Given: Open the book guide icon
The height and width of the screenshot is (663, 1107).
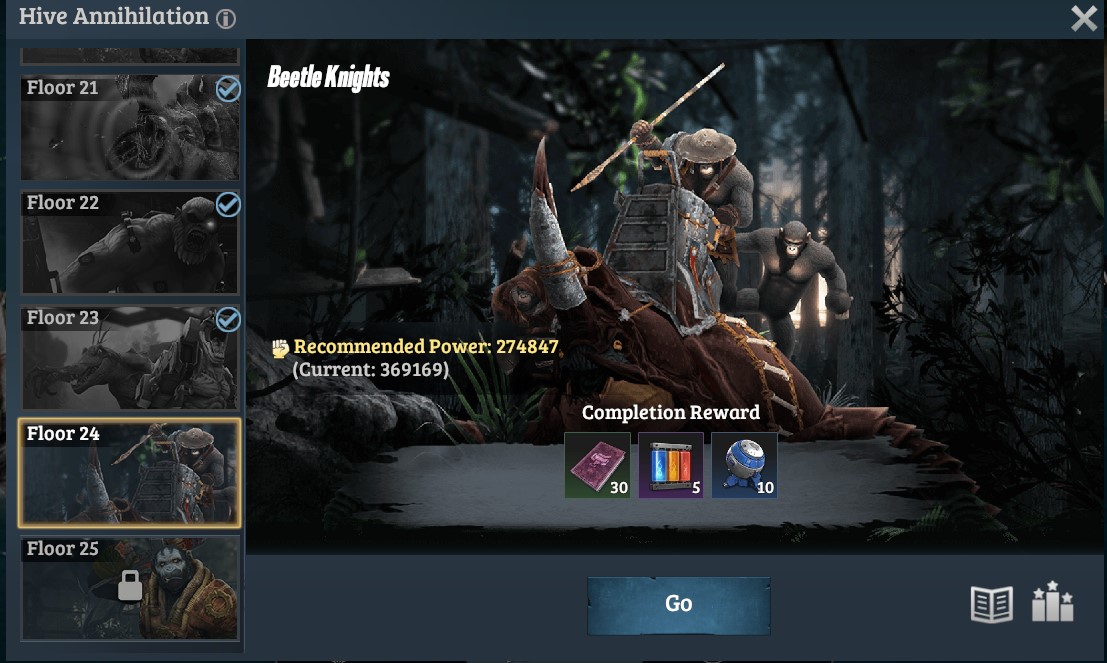Looking at the screenshot, I should pos(991,604).
